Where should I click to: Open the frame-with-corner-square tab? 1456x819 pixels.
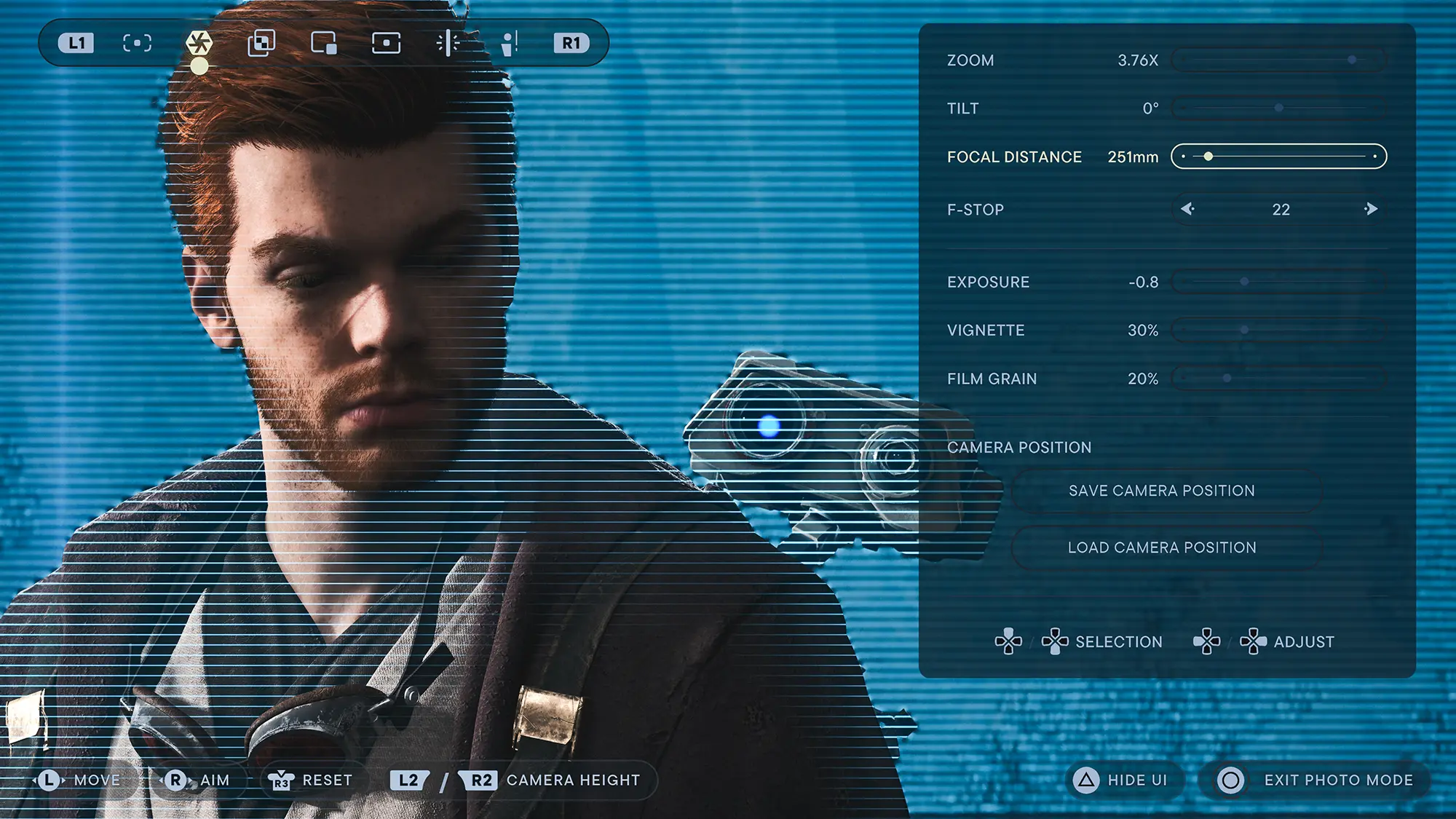point(324,43)
